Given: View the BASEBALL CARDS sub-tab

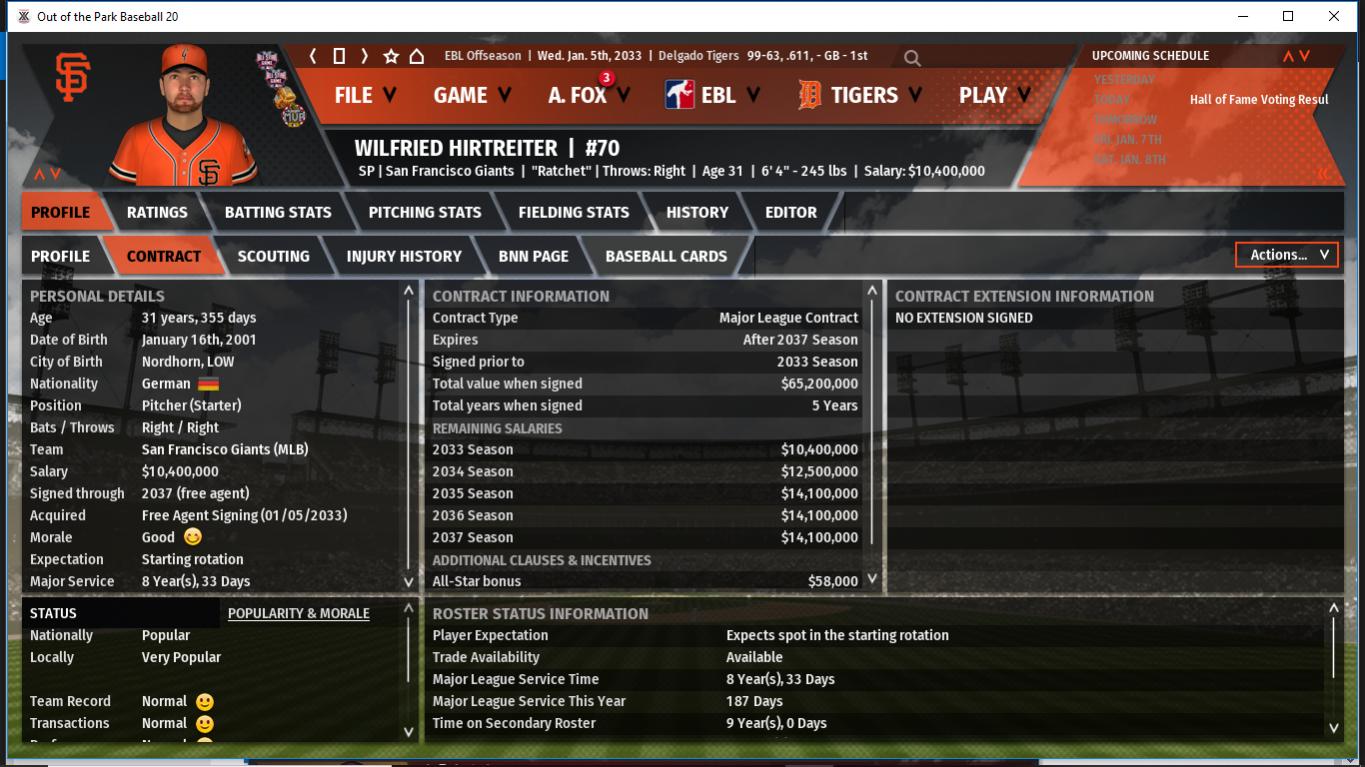Looking at the screenshot, I should 666,256.
